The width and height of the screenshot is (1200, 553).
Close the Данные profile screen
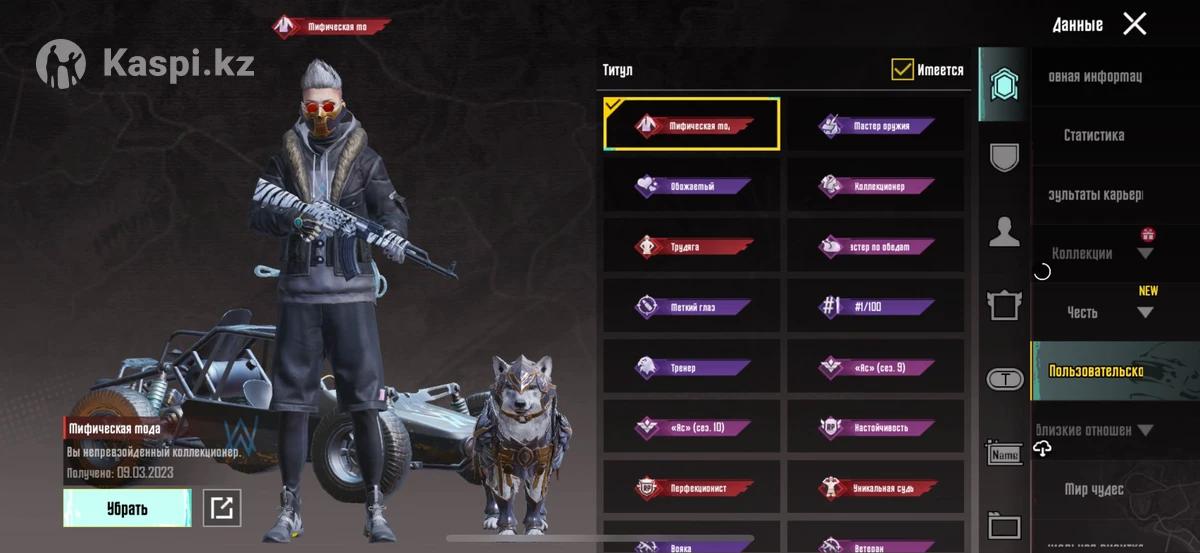pos(1134,24)
